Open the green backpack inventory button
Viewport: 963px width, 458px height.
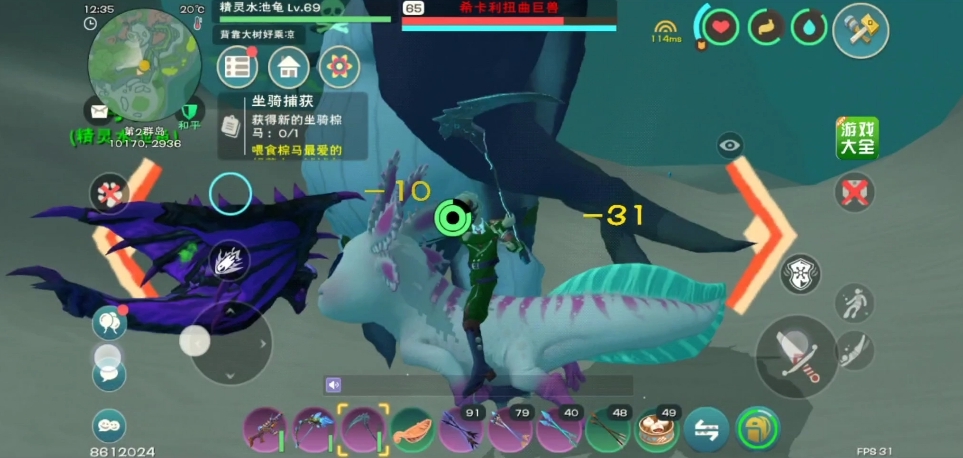758,430
